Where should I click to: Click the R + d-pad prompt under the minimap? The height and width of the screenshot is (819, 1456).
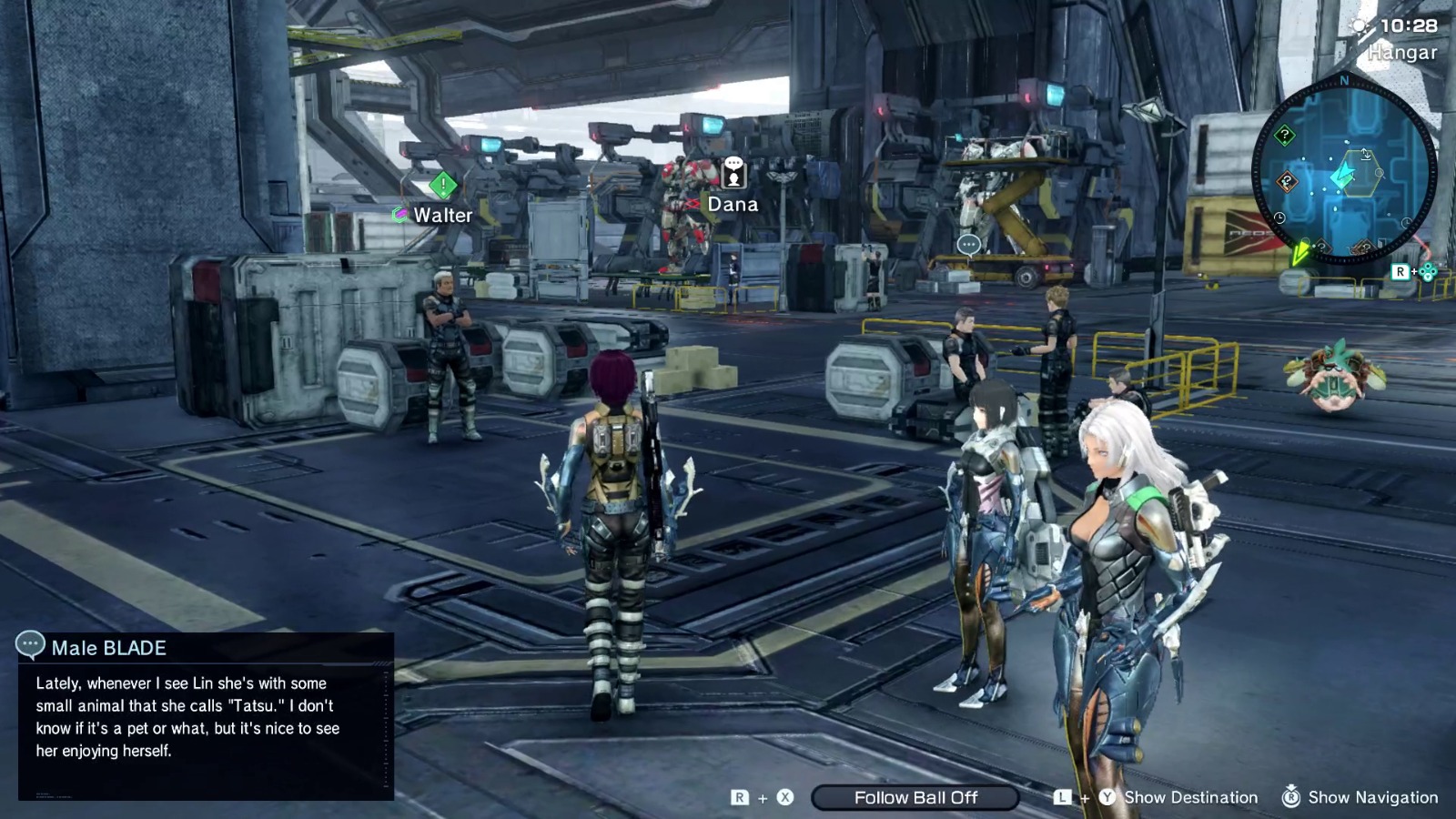pos(1414,272)
